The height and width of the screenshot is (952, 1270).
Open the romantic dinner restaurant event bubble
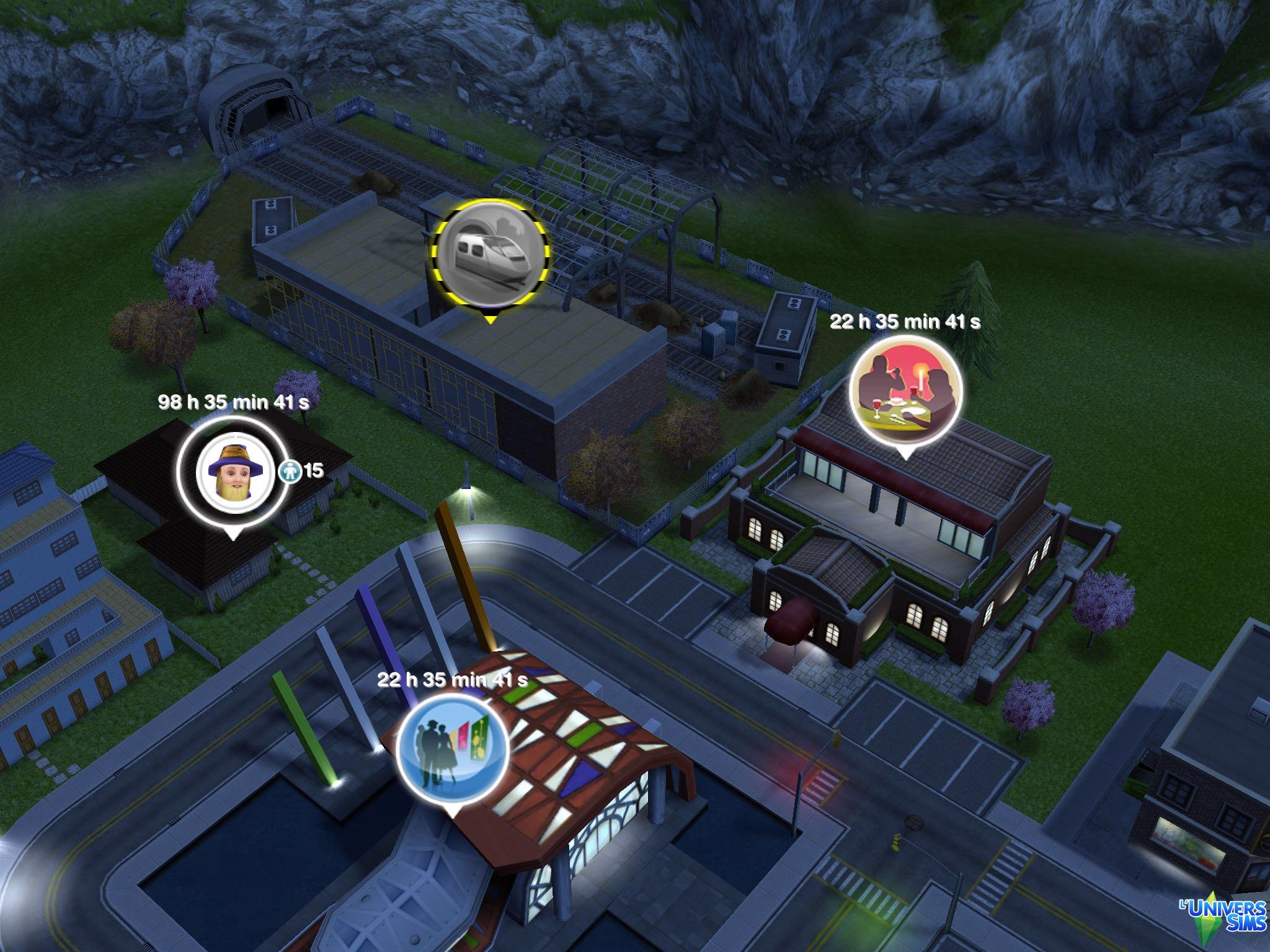(905, 393)
